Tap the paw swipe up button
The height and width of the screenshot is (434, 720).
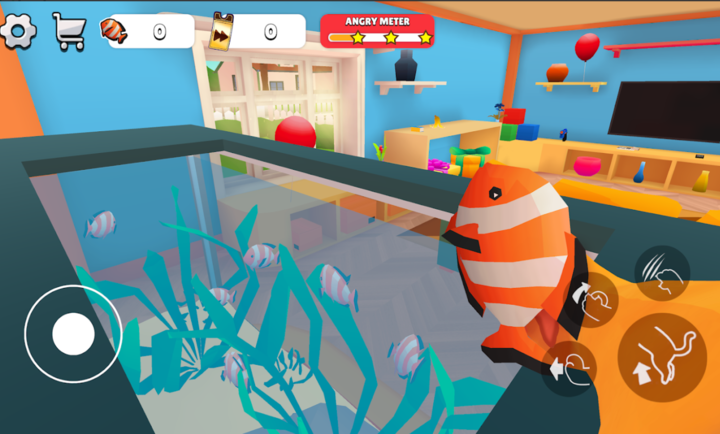click(x=591, y=299)
